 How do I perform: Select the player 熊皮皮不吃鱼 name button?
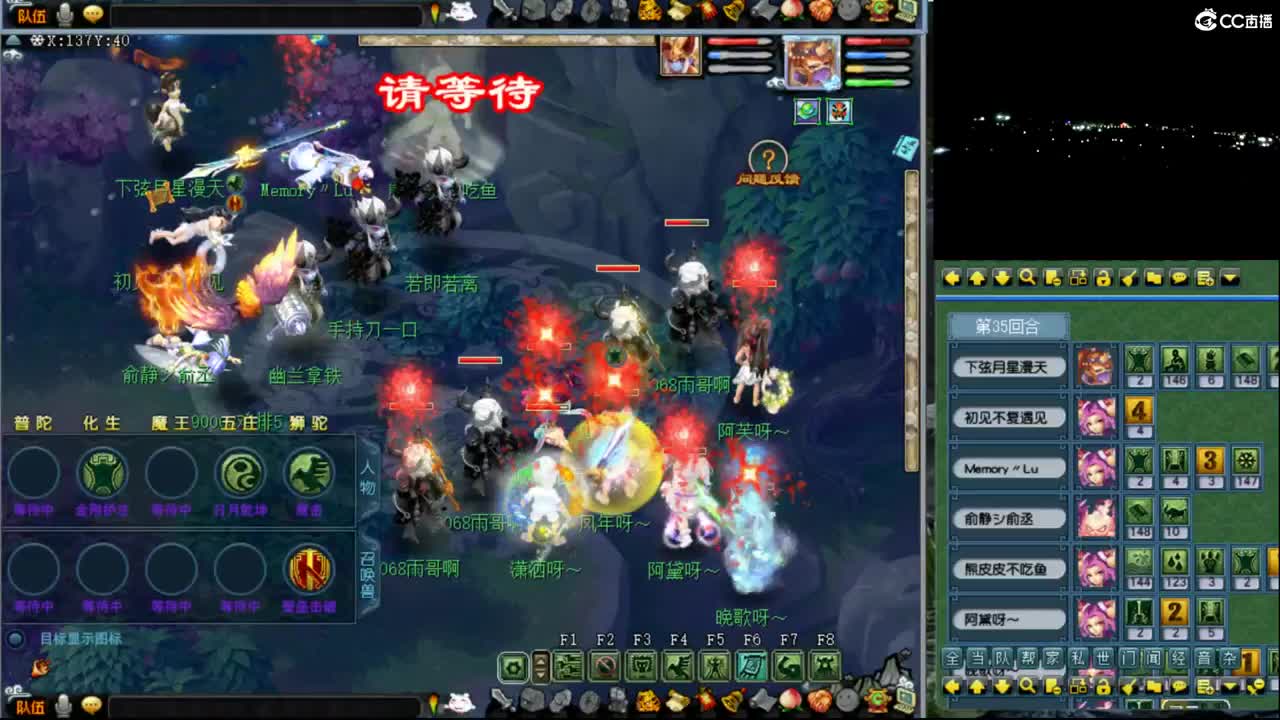[x=1005, y=567]
